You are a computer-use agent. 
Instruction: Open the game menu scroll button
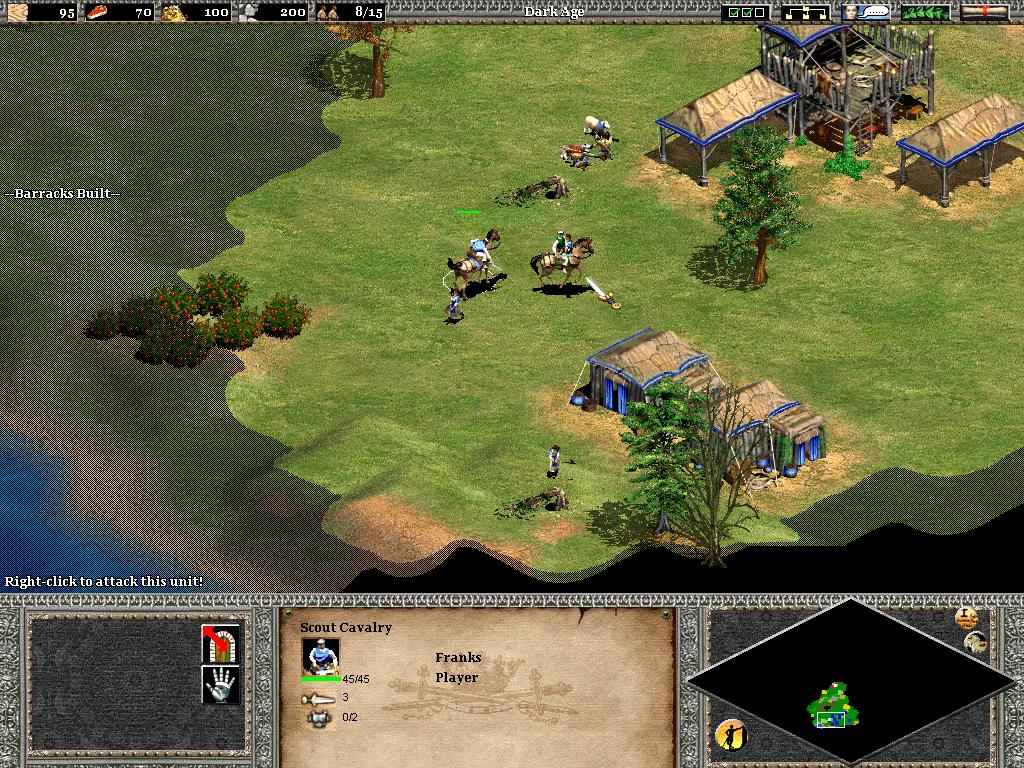[984, 13]
